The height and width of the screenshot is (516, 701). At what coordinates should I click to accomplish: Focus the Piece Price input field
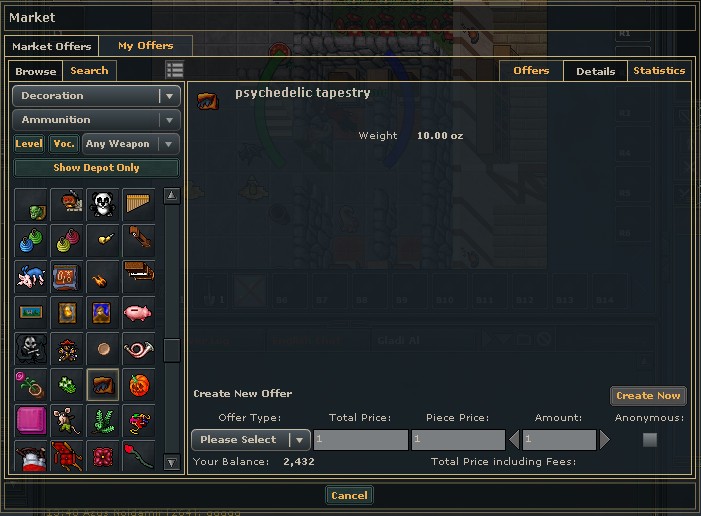pyautogui.click(x=458, y=440)
